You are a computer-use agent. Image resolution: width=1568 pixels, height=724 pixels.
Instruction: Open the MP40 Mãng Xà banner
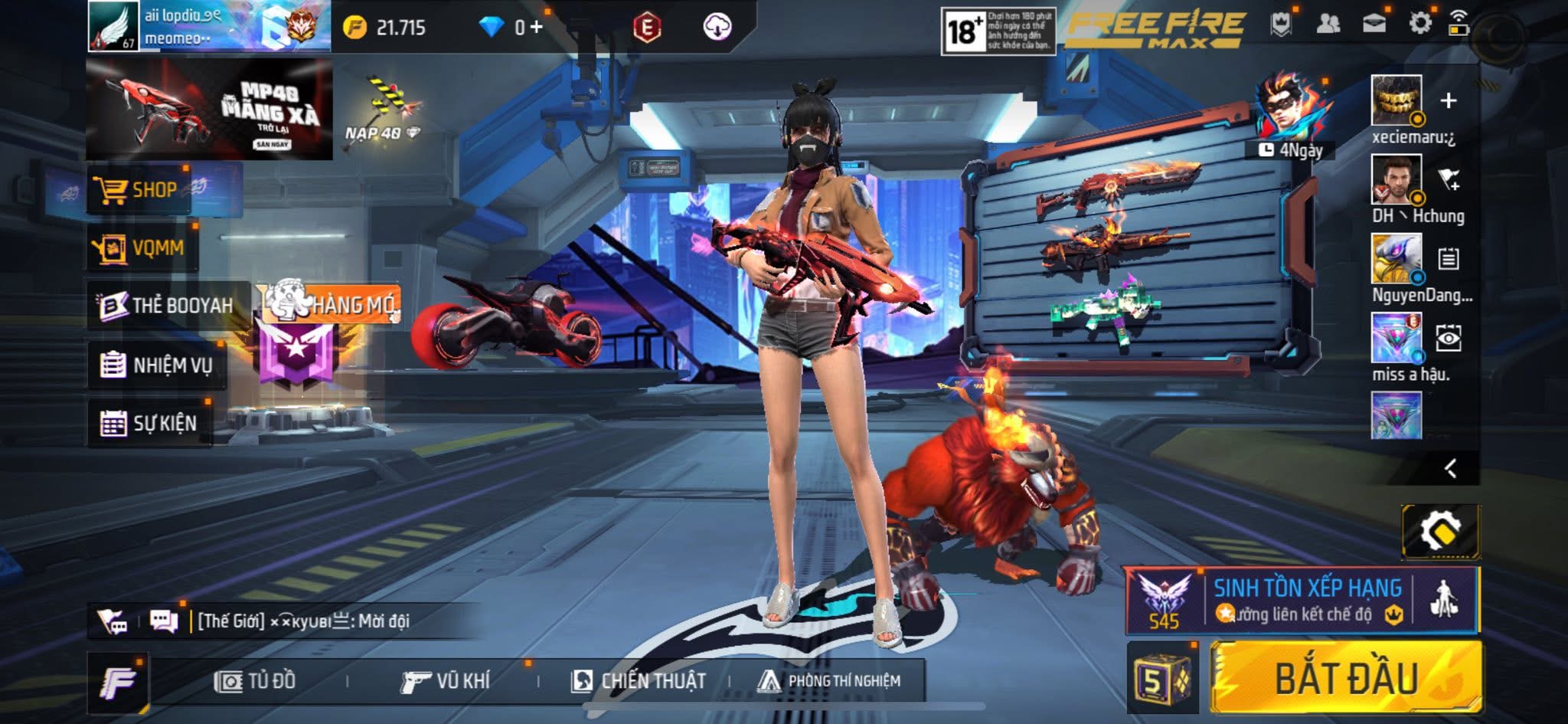pos(209,110)
